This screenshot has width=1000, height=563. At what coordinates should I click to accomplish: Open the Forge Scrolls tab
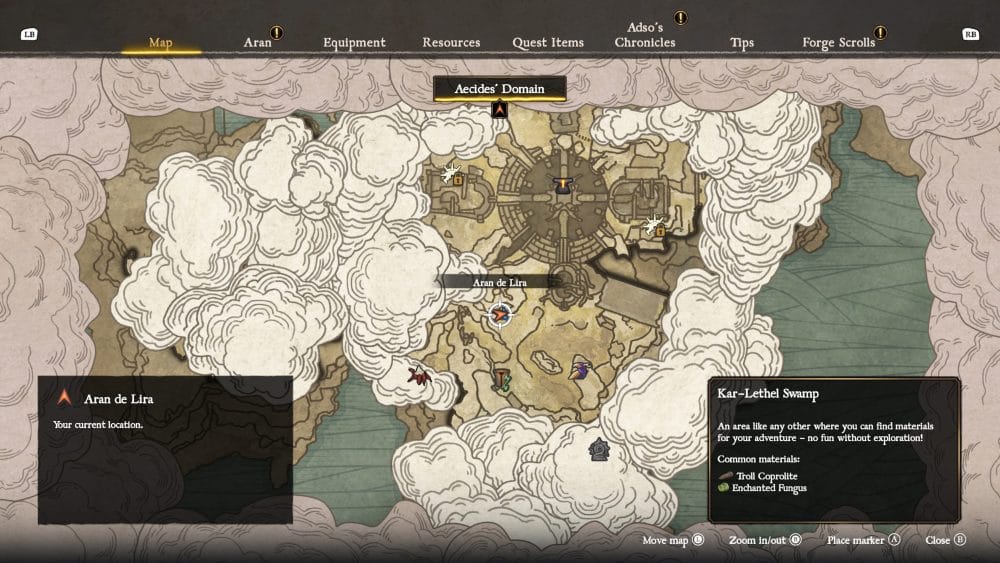click(839, 42)
